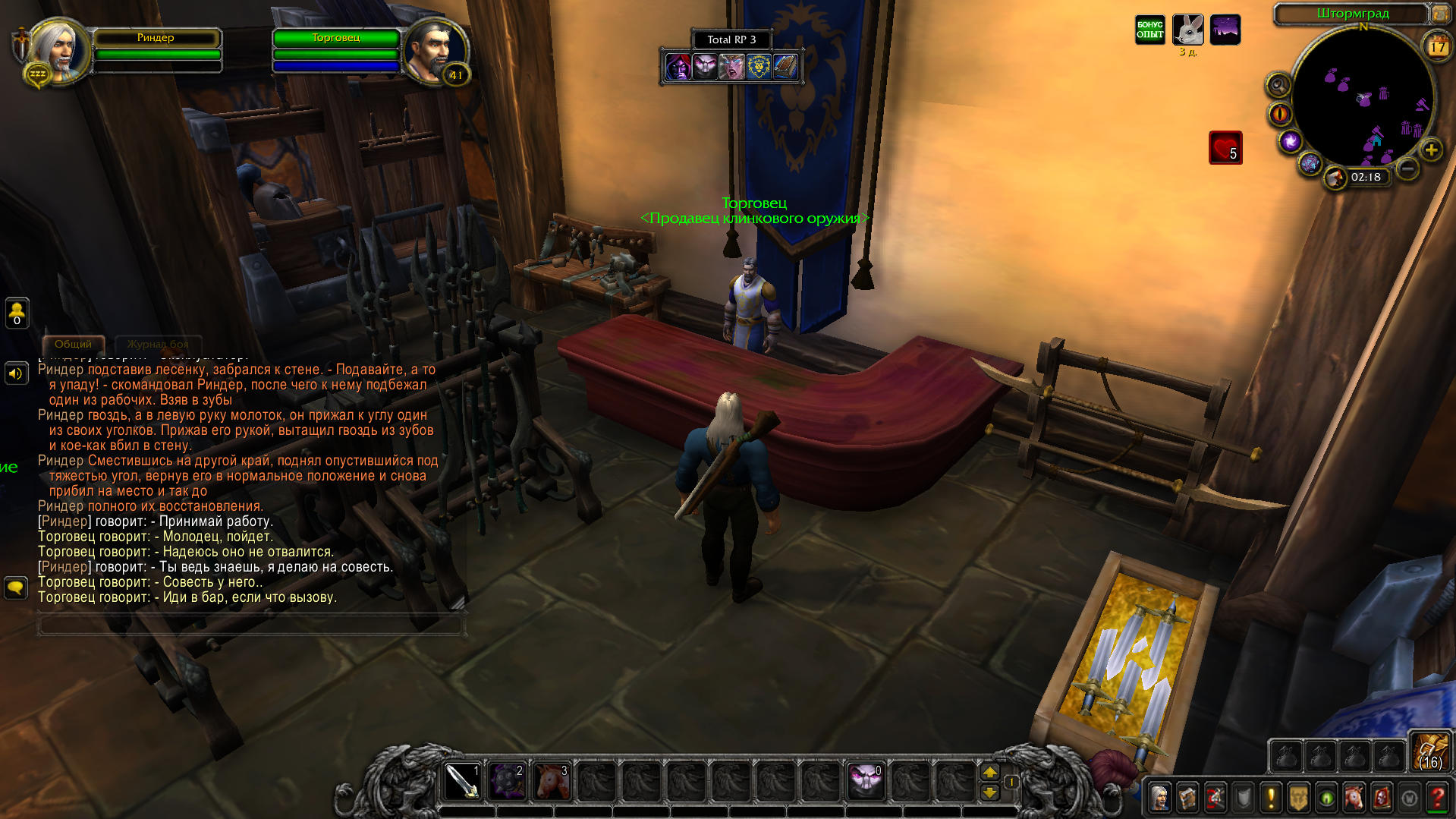Select the Общий chat tab
This screenshot has width=1456, height=819.
[x=73, y=345]
